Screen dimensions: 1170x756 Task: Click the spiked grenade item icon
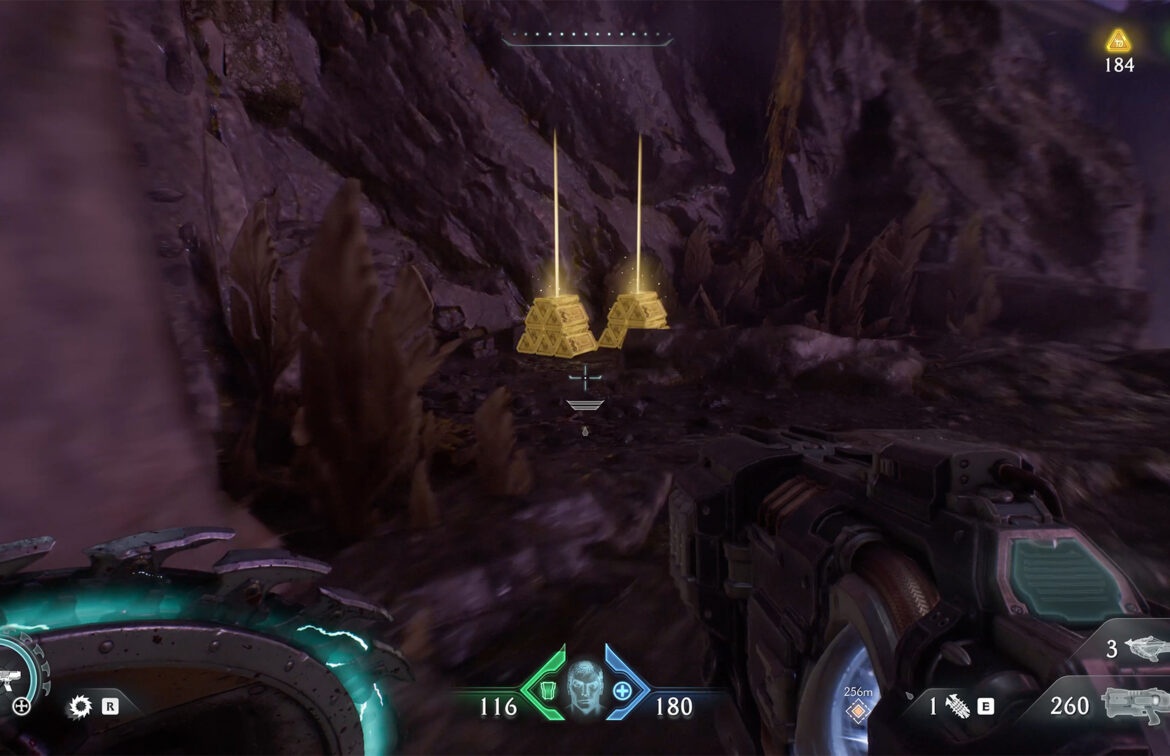(x=958, y=706)
